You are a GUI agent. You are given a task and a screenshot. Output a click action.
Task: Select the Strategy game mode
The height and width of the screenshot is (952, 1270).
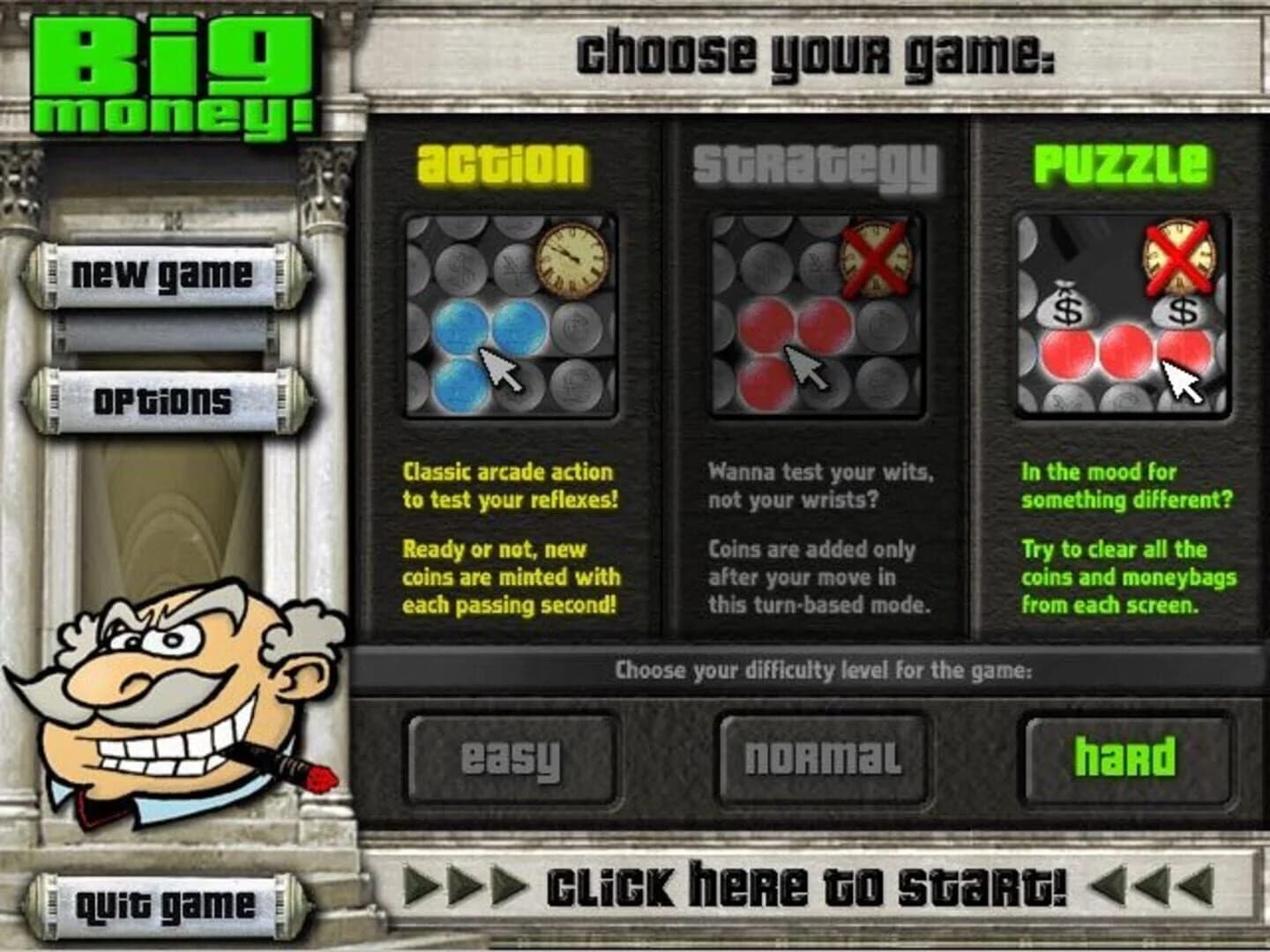pos(810,164)
